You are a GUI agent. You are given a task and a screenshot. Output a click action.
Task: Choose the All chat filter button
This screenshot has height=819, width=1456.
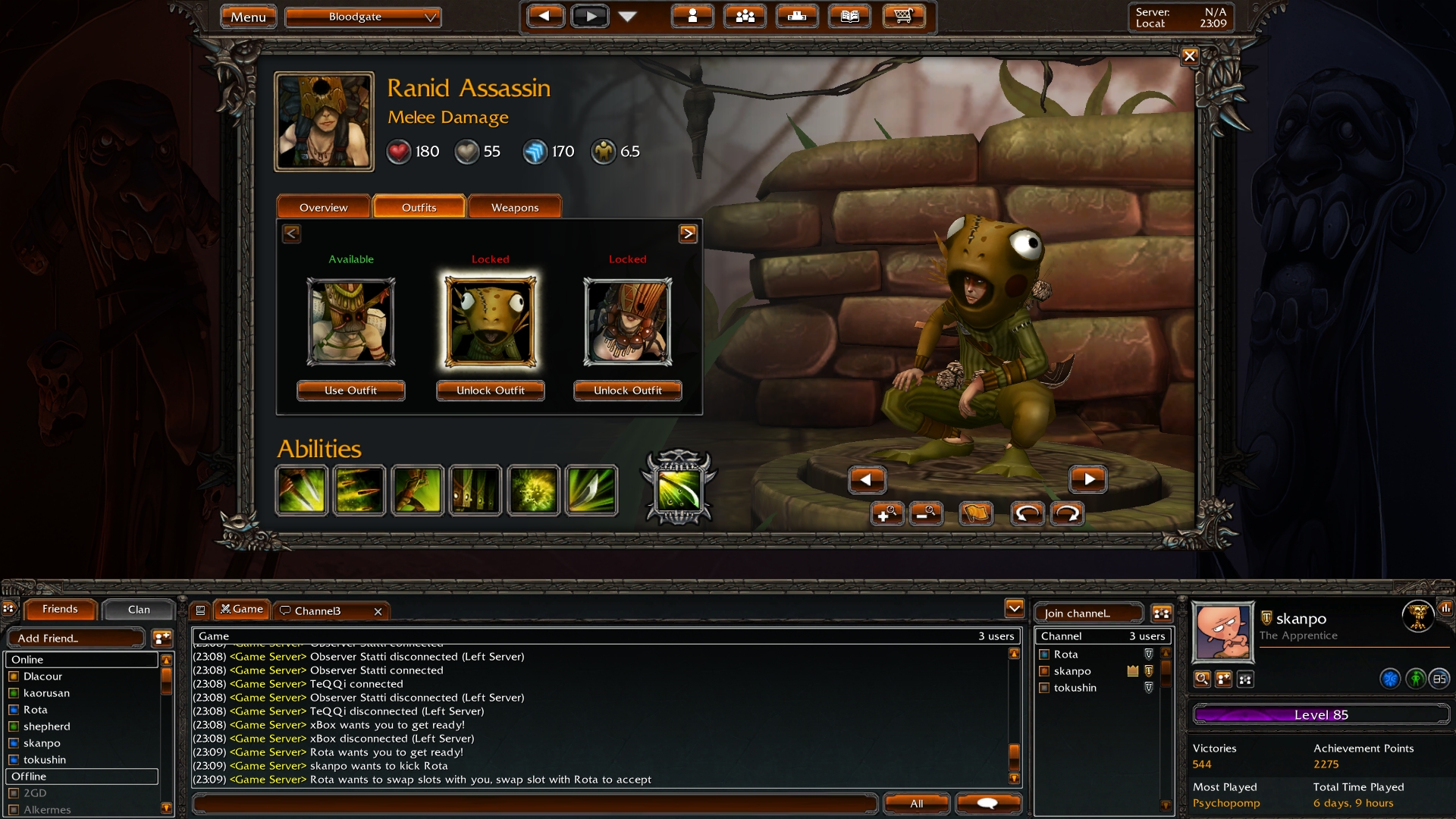tap(916, 803)
